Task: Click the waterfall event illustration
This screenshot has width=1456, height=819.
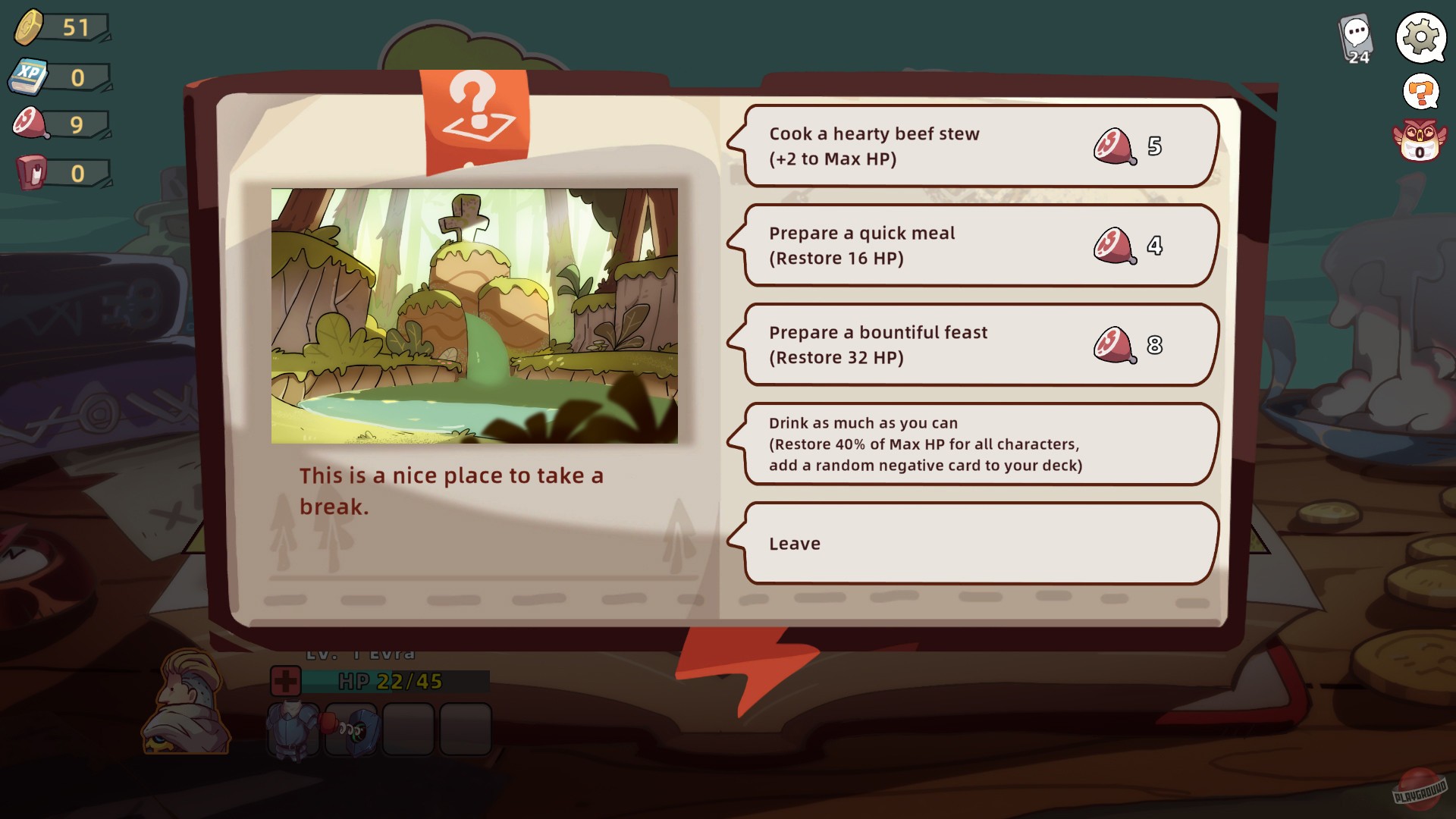Action: [x=476, y=314]
